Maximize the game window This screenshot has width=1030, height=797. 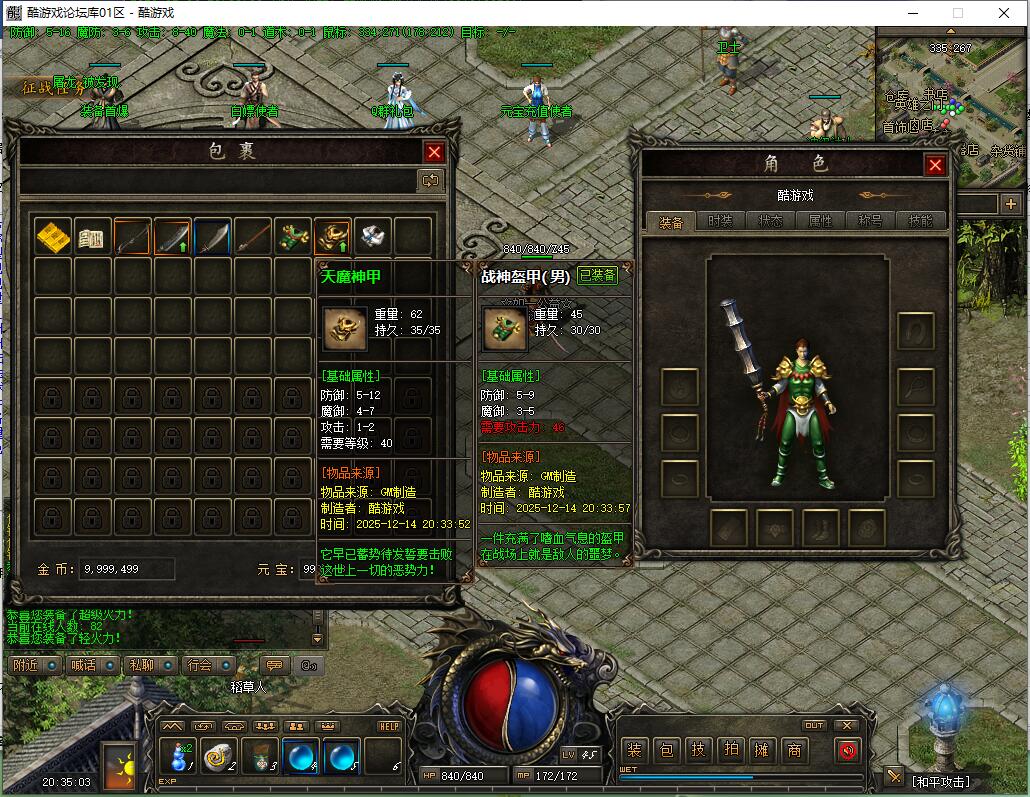pos(957,13)
